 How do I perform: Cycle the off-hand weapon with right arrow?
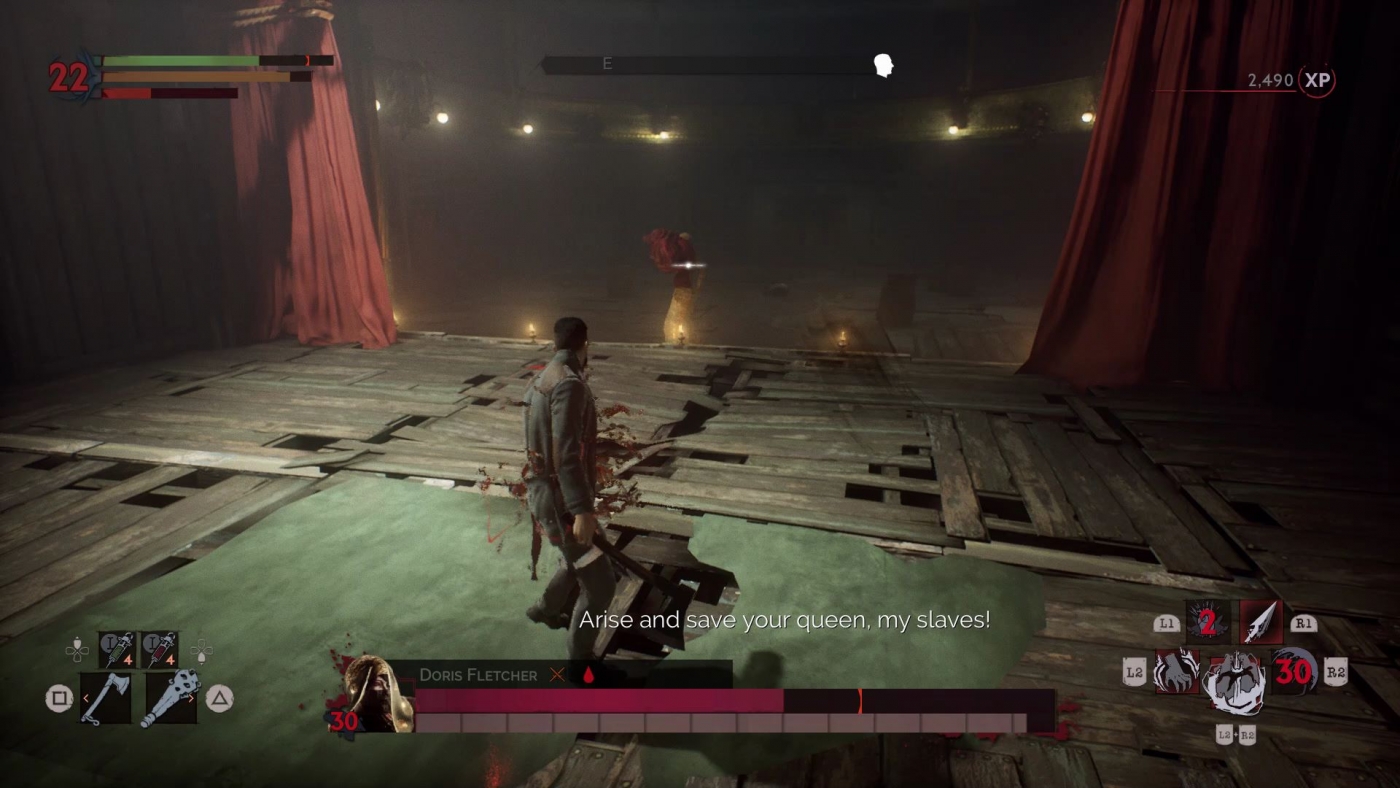click(x=190, y=697)
